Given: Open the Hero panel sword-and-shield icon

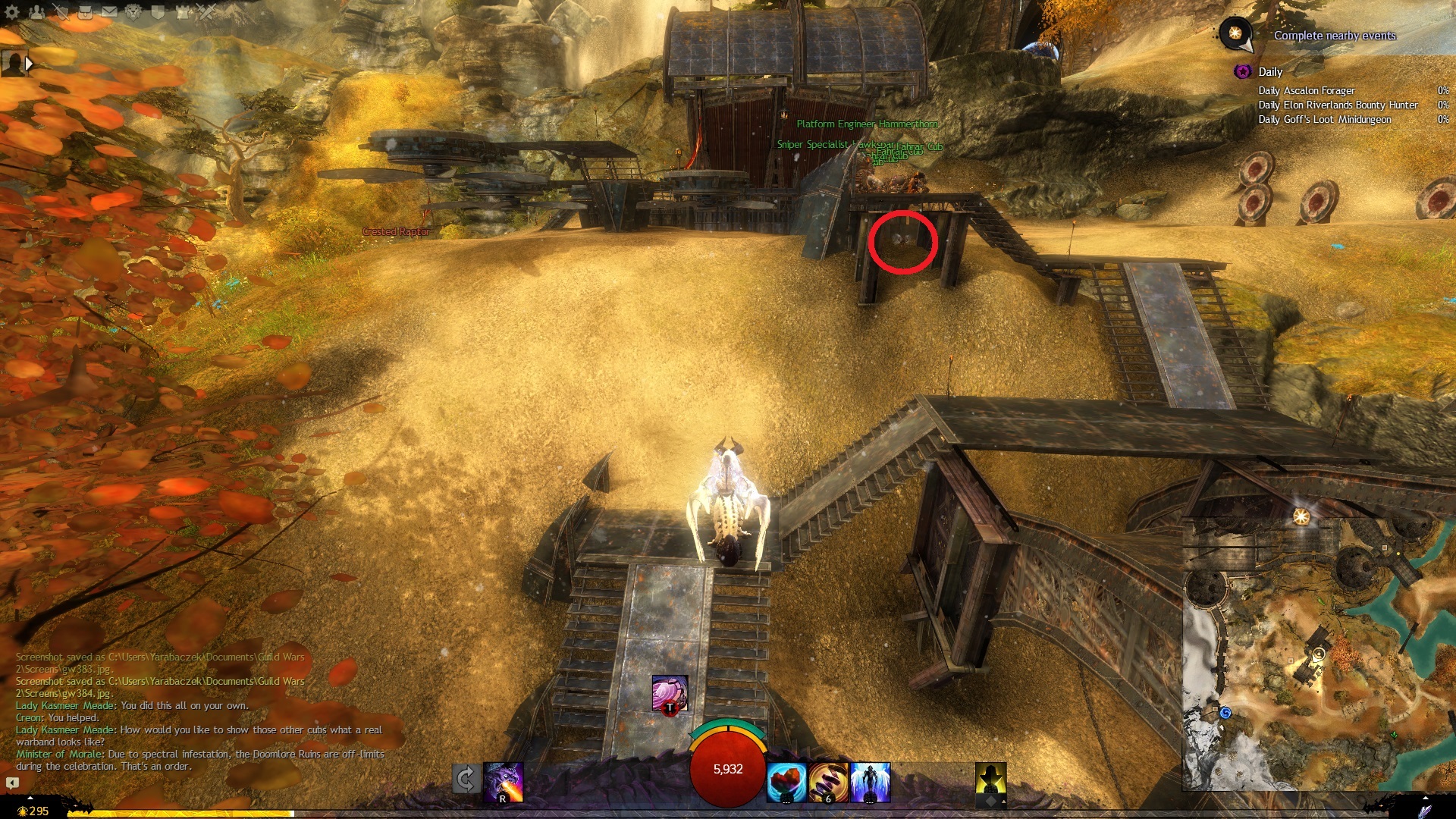Looking at the screenshot, I should (61, 11).
